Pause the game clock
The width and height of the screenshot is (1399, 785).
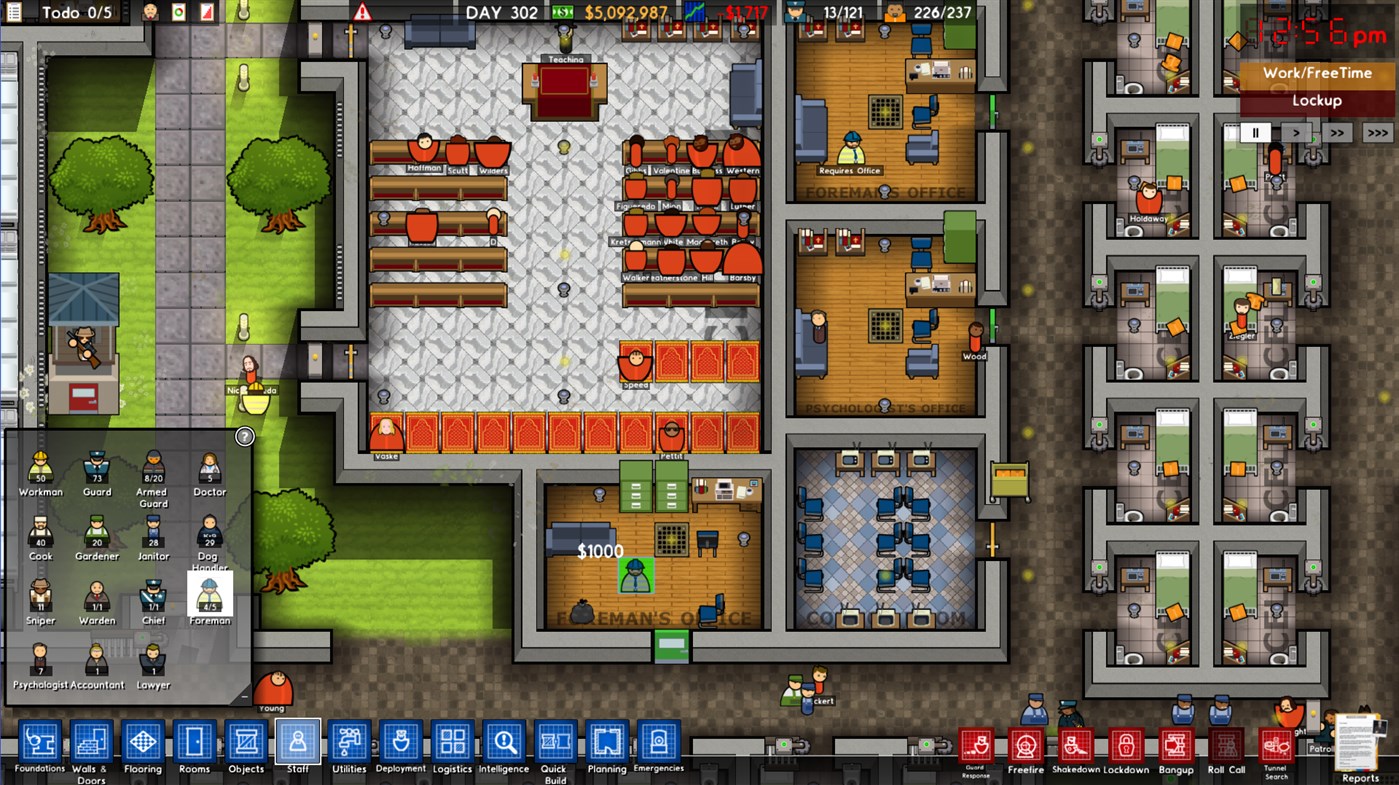1255,131
